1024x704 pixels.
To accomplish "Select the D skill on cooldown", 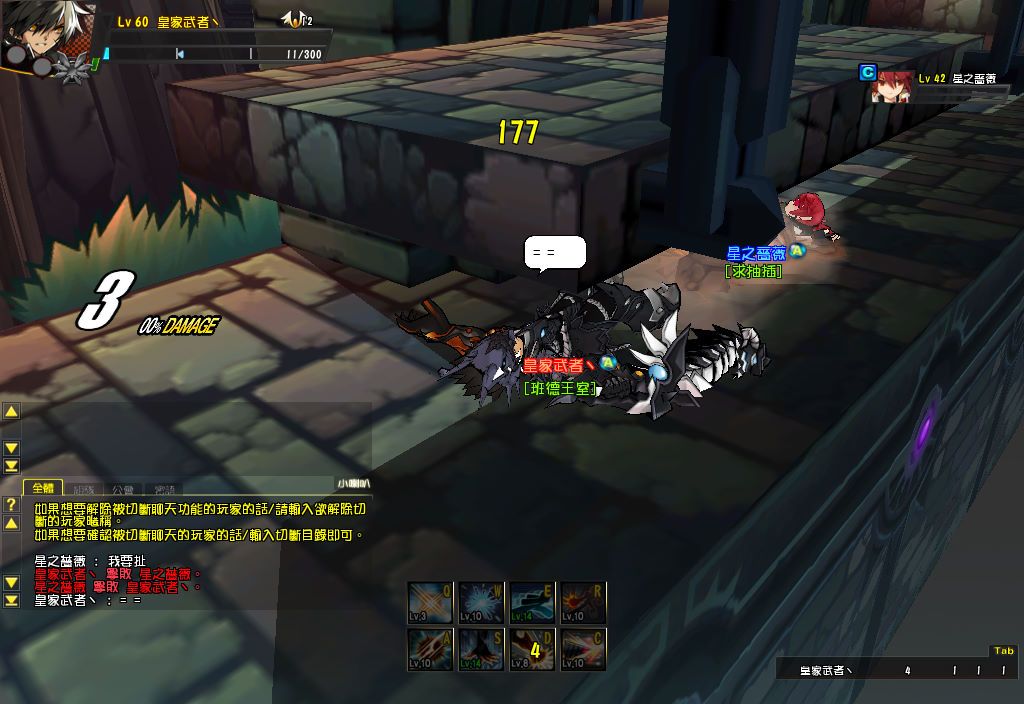I will [x=533, y=649].
